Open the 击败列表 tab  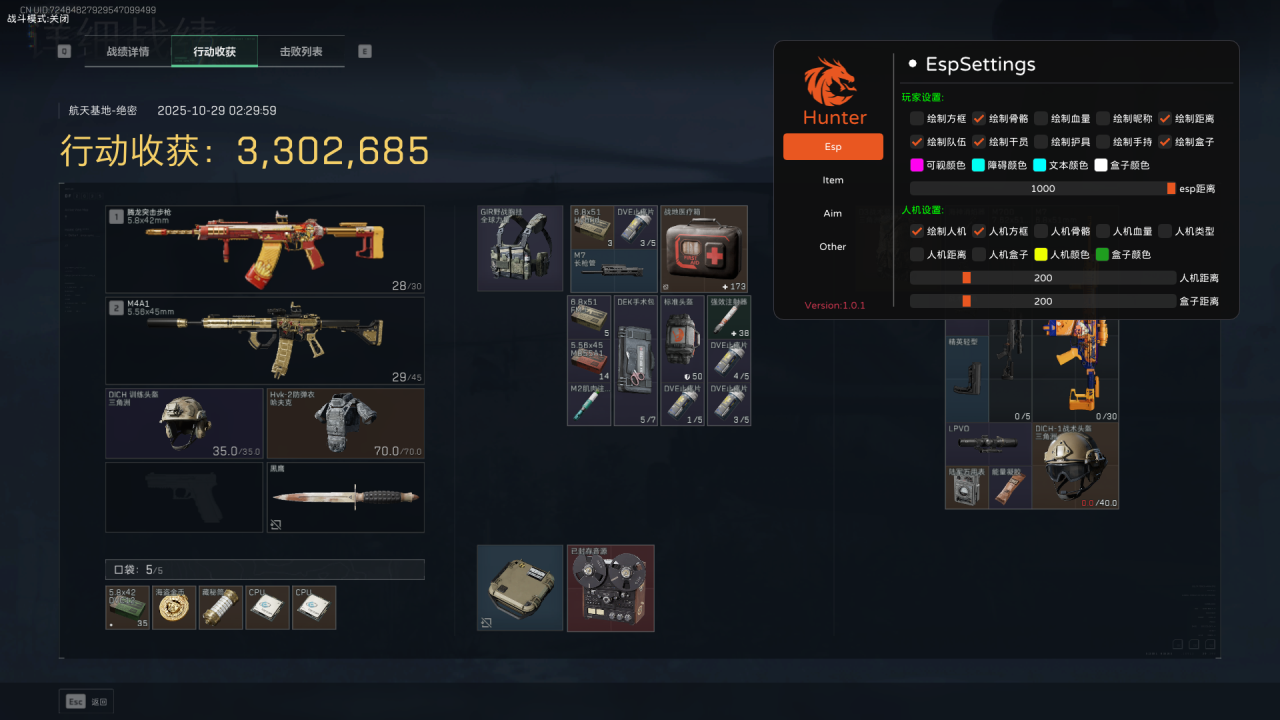pyautogui.click(x=301, y=51)
